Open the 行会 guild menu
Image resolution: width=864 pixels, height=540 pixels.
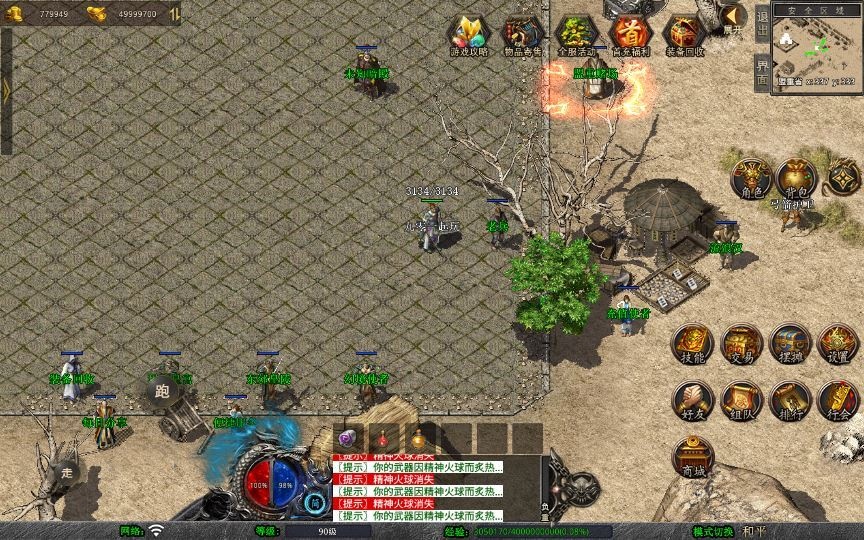(838, 400)
